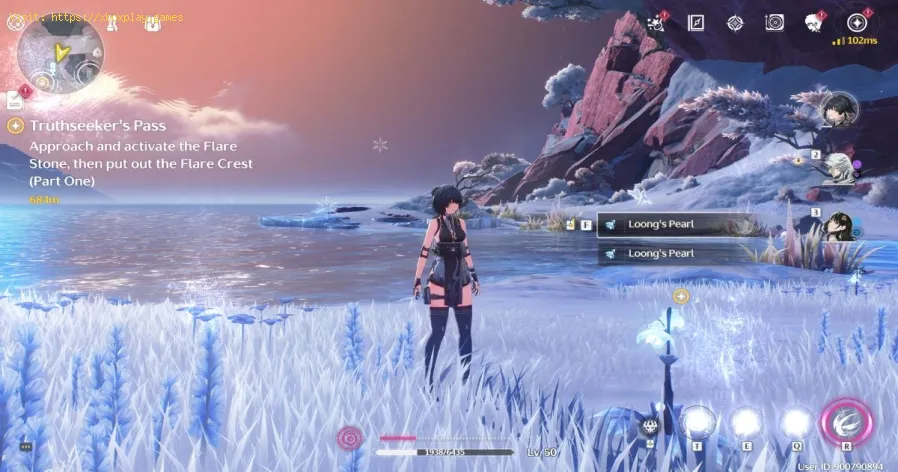The image size is (898, 472).
Task: Open the minimap
Action: [60, 54]
